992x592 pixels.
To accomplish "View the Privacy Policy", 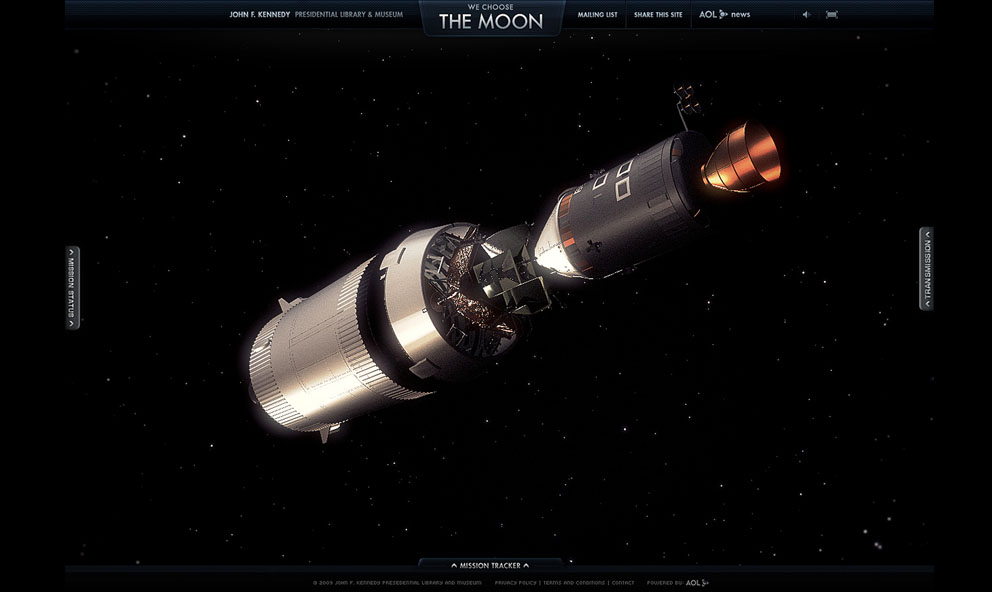I will point(515,582).
